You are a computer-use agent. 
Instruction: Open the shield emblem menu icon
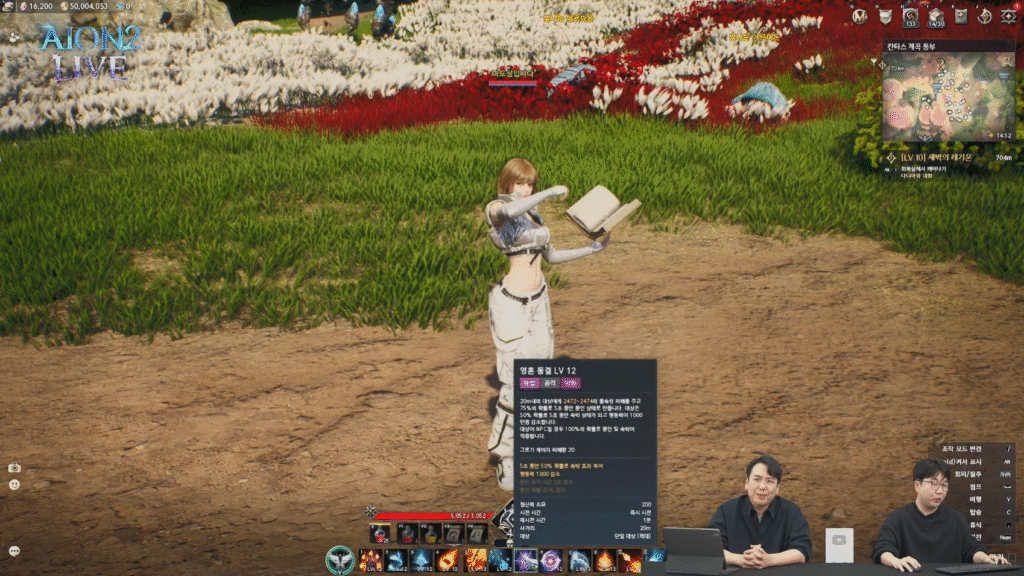pos(885,16)
